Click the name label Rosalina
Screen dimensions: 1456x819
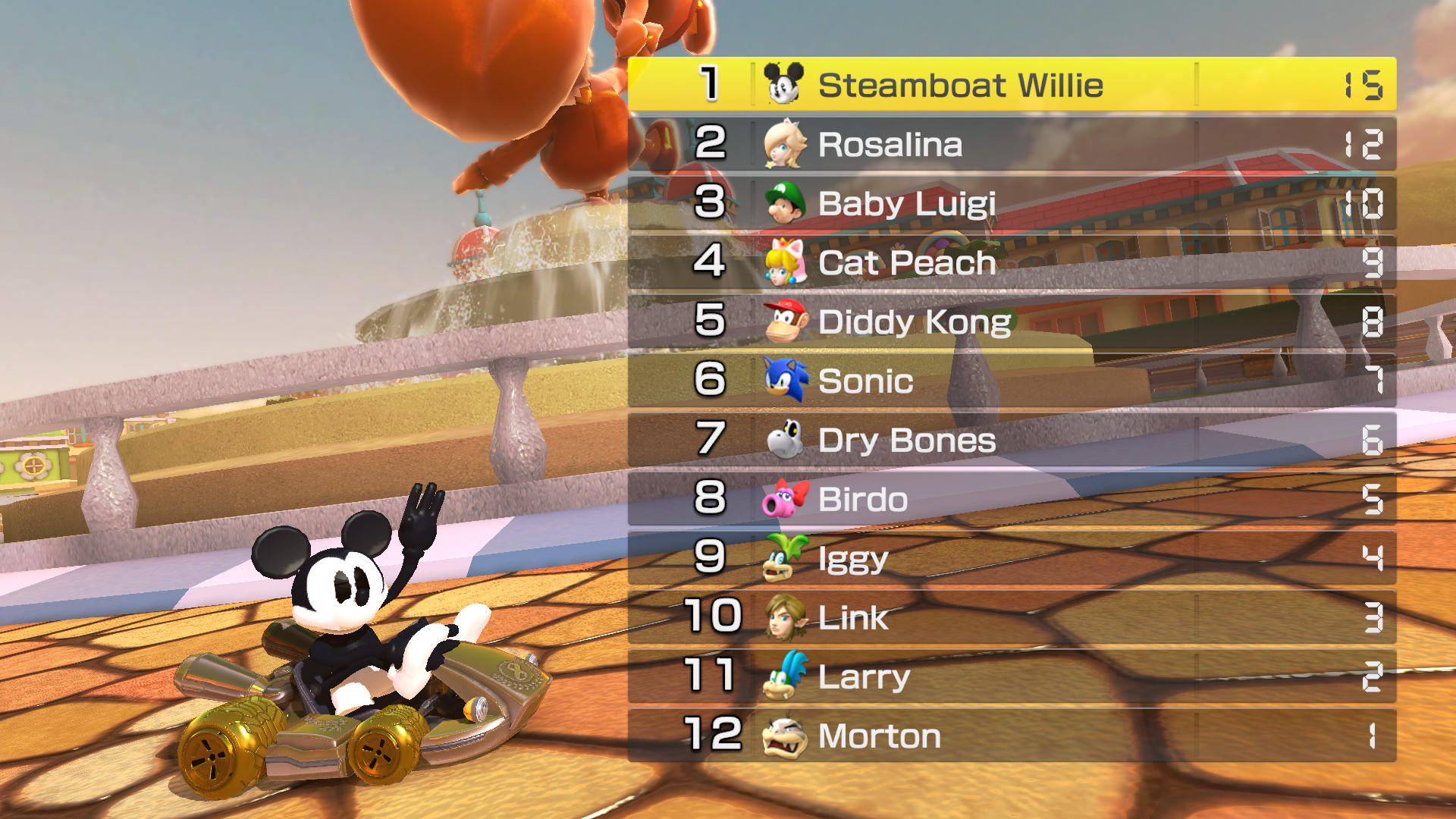[x=891, y=144]
